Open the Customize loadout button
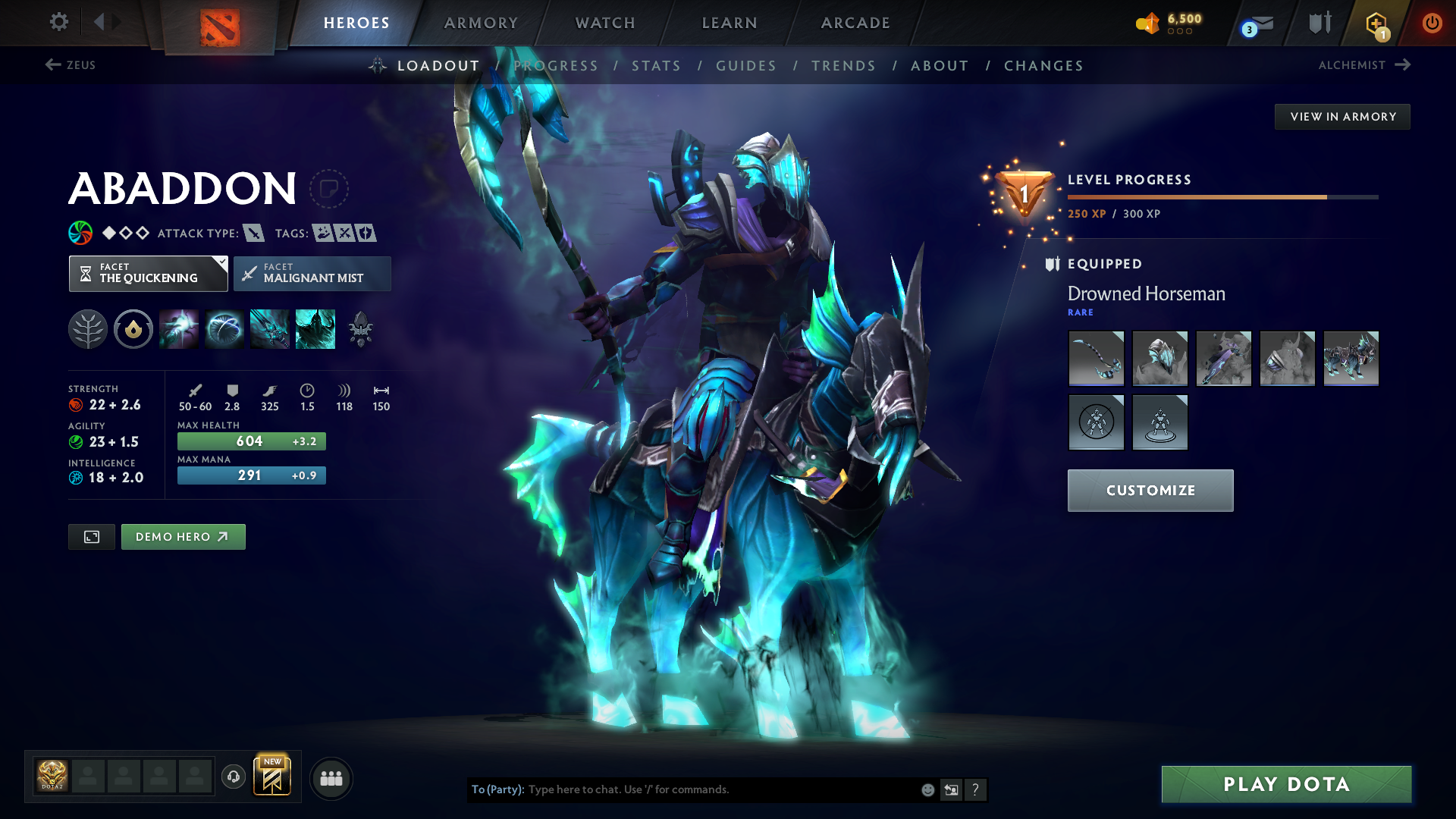The image size is (1456, 819). pyautogui.click(x=1150, y=491)
